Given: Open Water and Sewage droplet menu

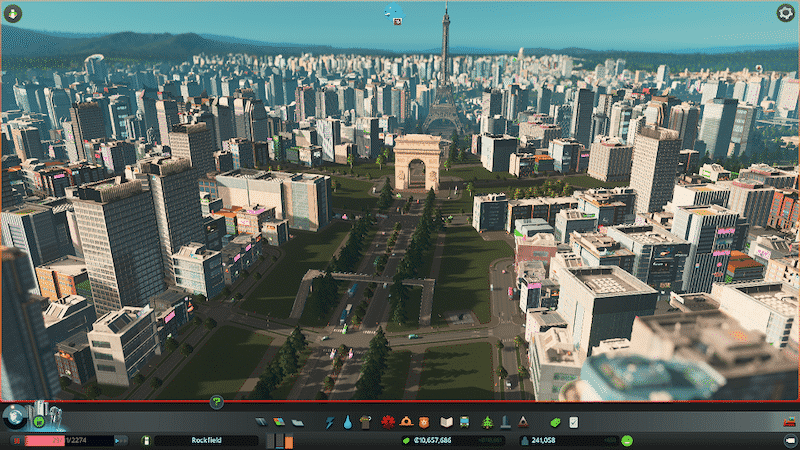Looking at the screenshot, I should 347,423.
